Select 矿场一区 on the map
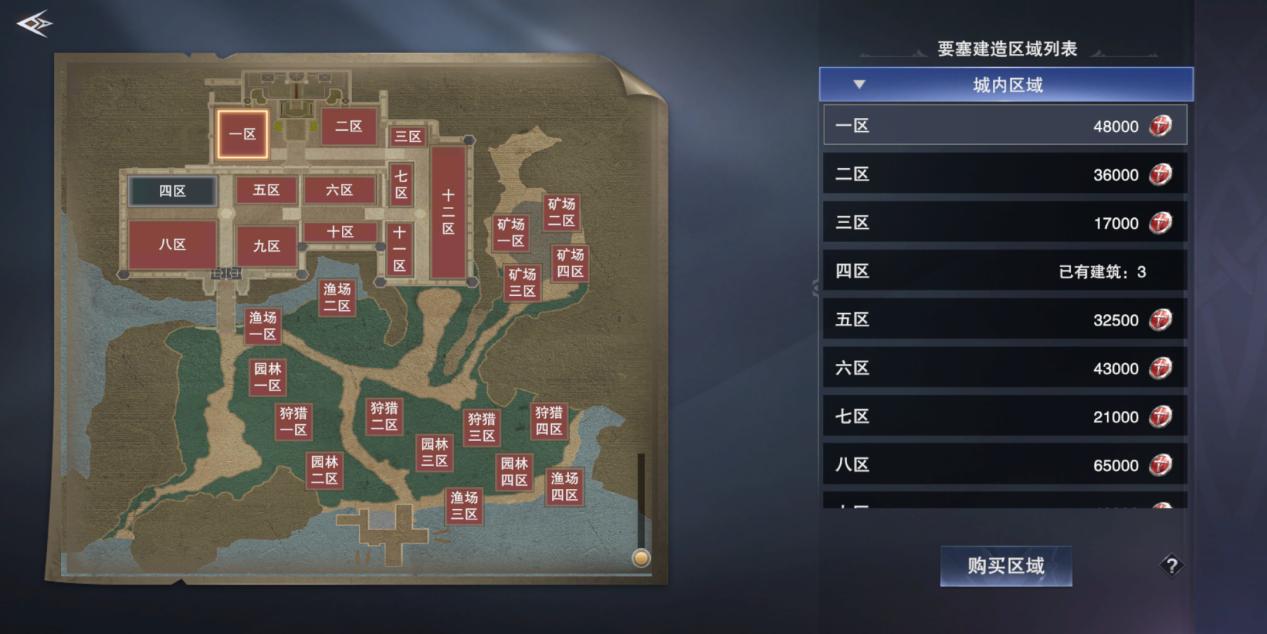This screenshot has height=634, width=1267. pos(511,233)
